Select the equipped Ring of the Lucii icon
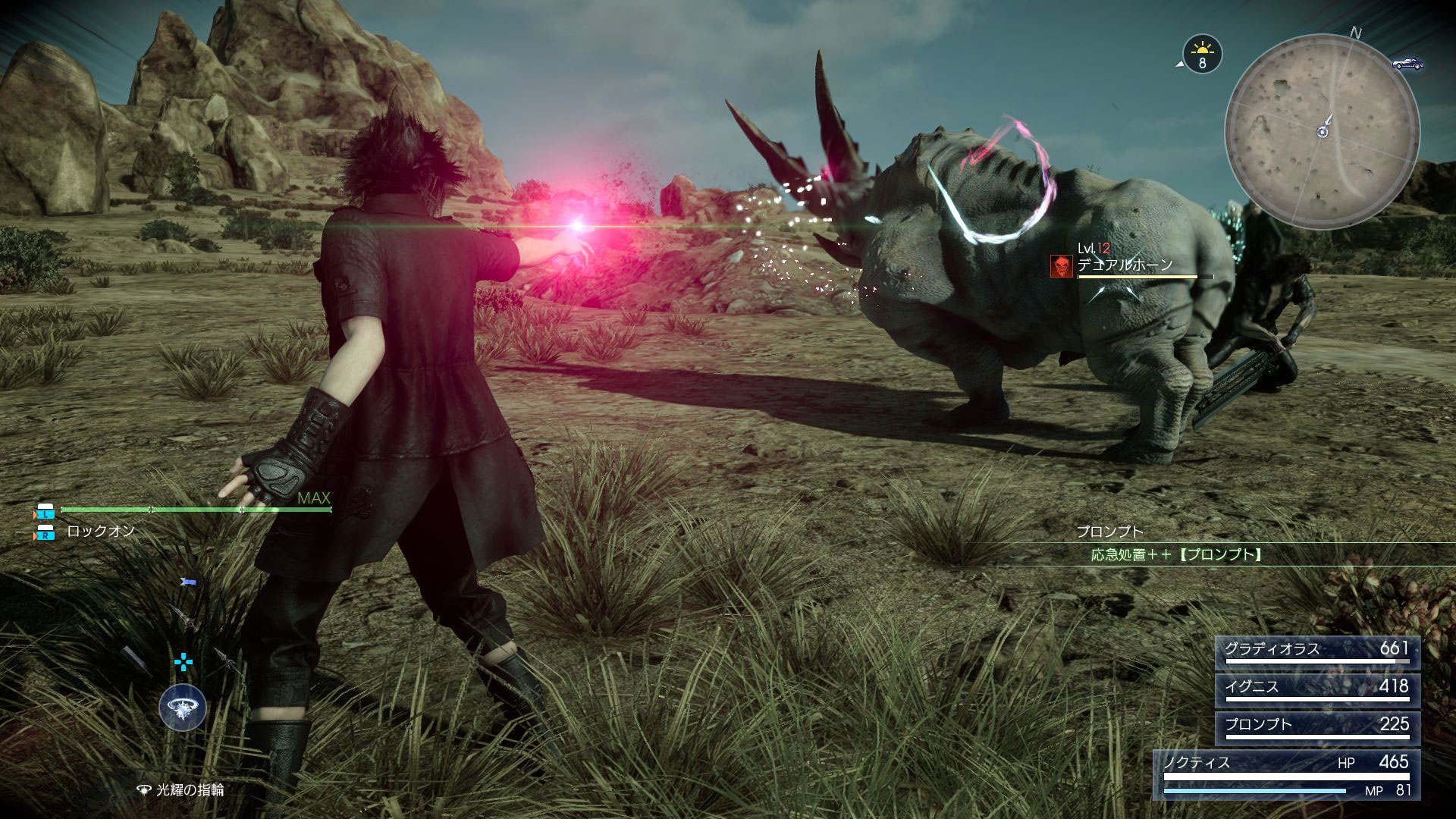This screenshot has height=819, width=1456. 183,708
